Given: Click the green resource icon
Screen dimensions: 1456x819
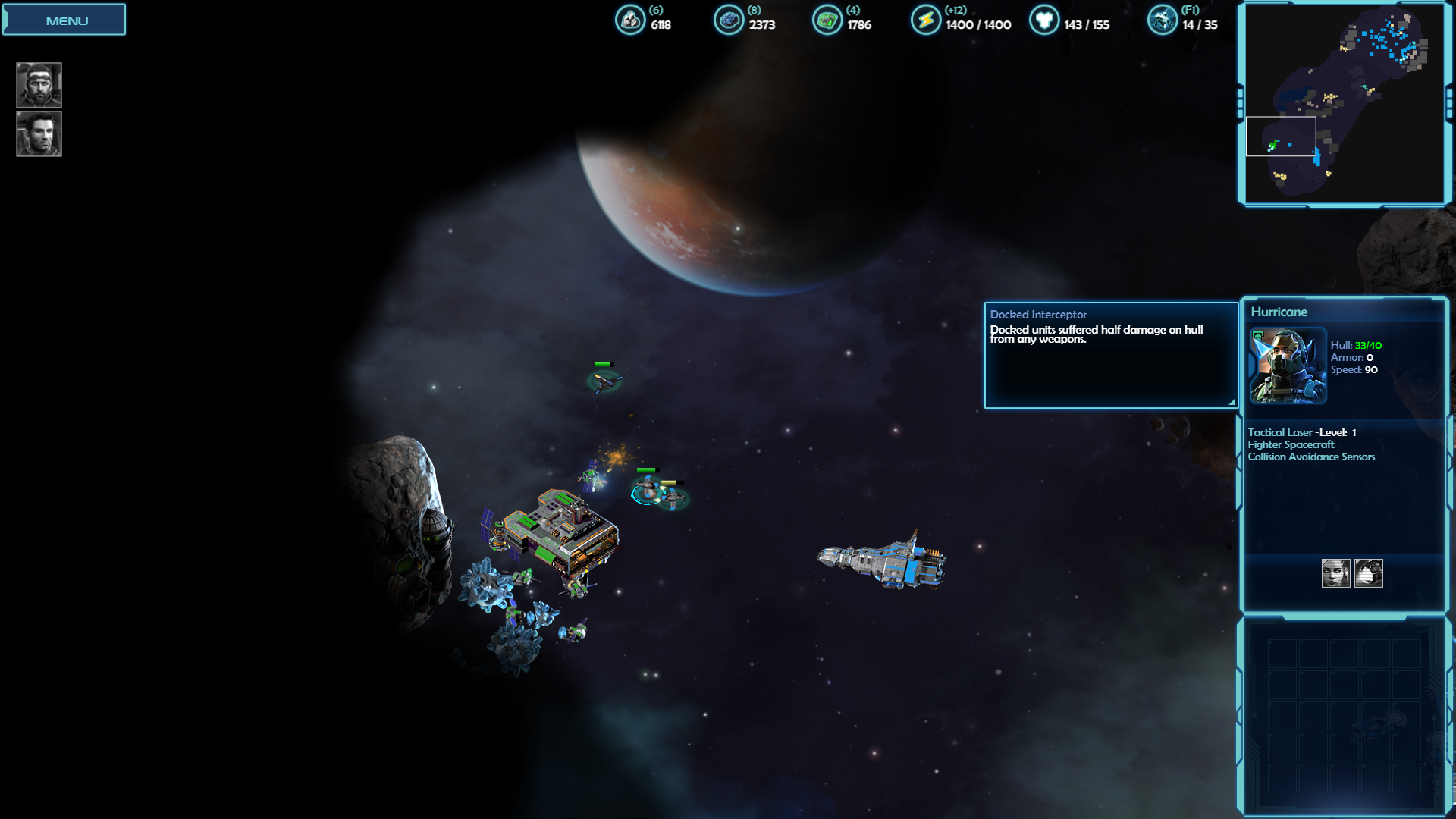Looking at the screenshot, I should coord(827,20).
